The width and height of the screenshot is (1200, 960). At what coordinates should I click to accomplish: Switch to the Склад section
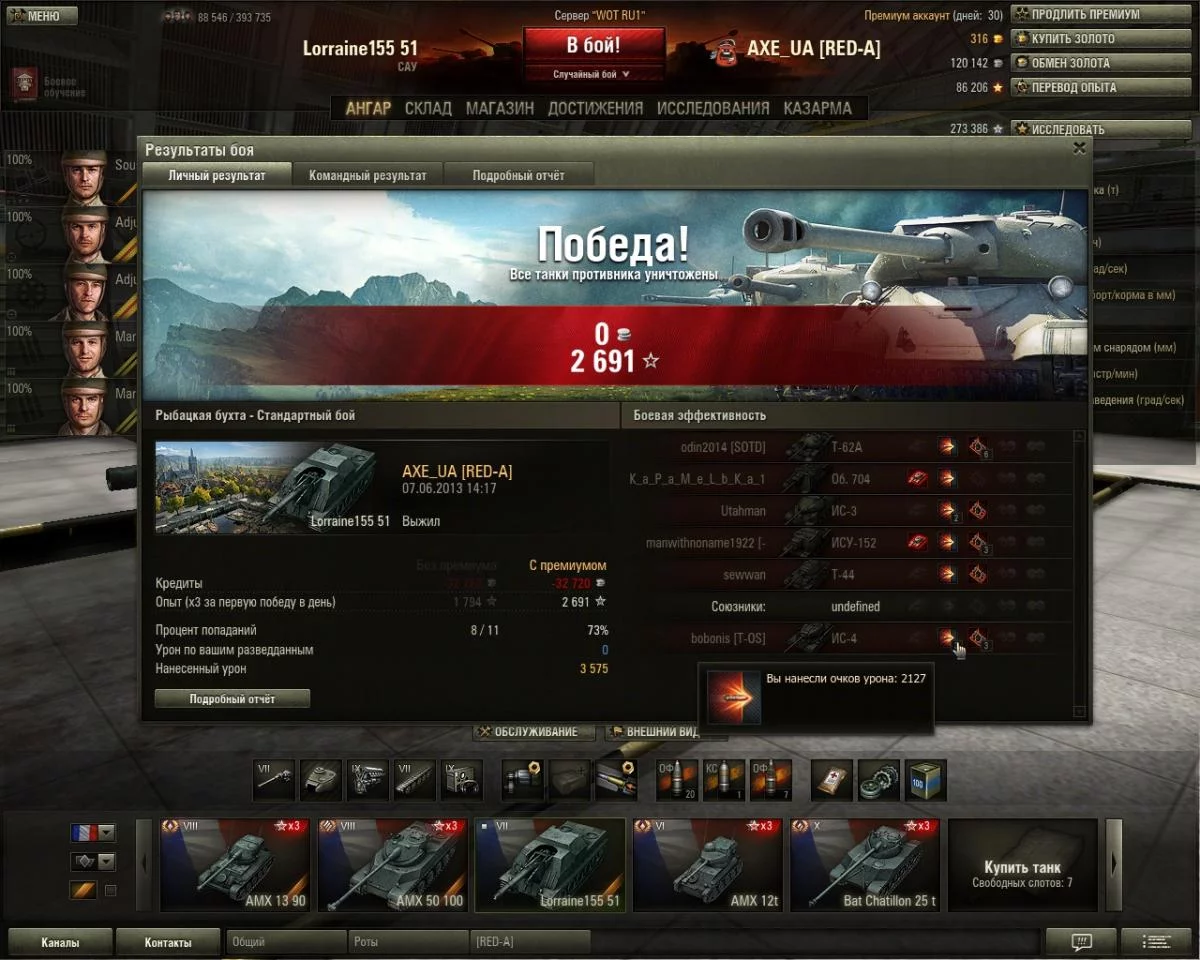(x=428, y=108)
